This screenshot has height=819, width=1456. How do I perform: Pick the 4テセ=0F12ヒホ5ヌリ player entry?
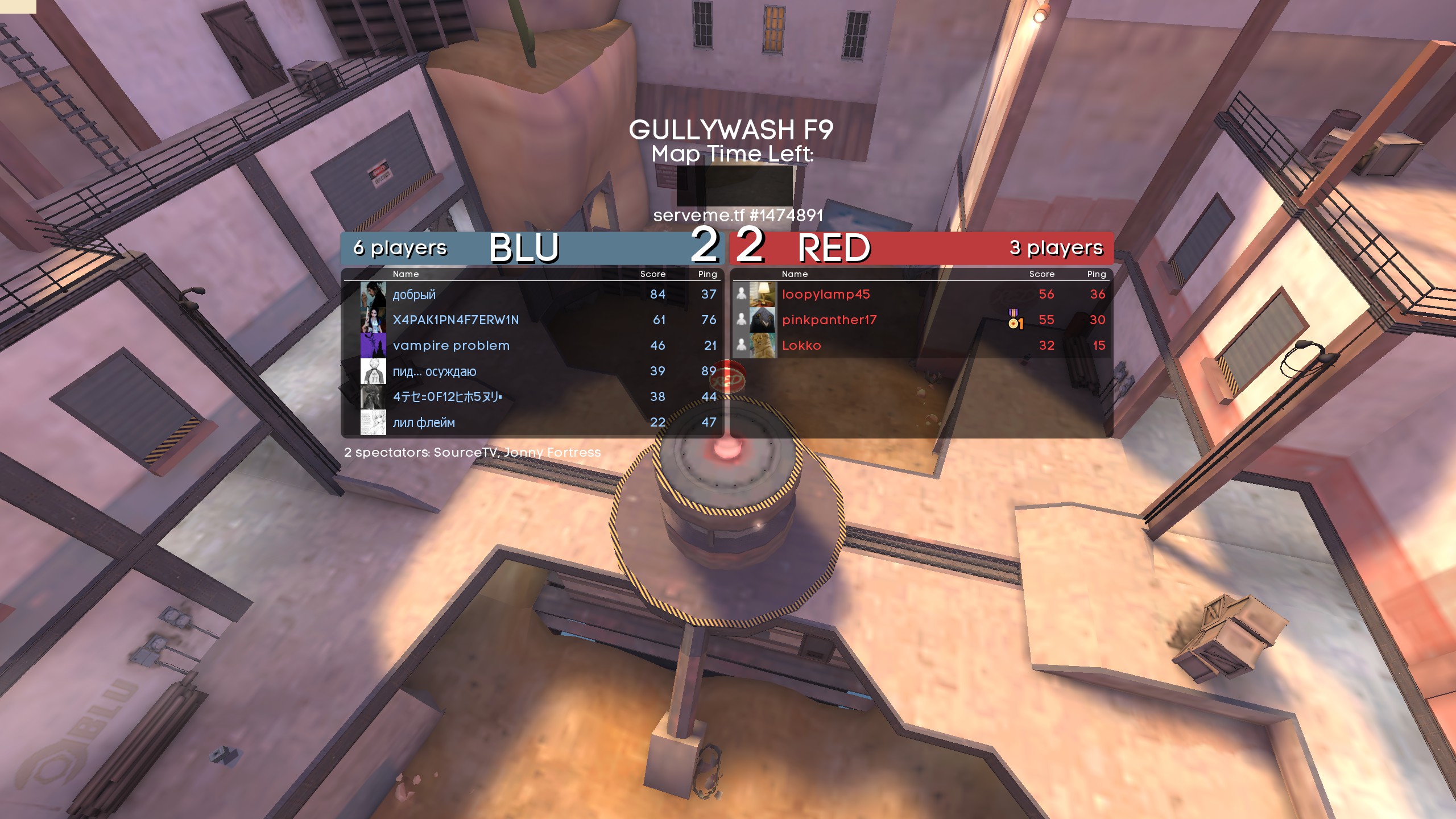tap(447, 397)
